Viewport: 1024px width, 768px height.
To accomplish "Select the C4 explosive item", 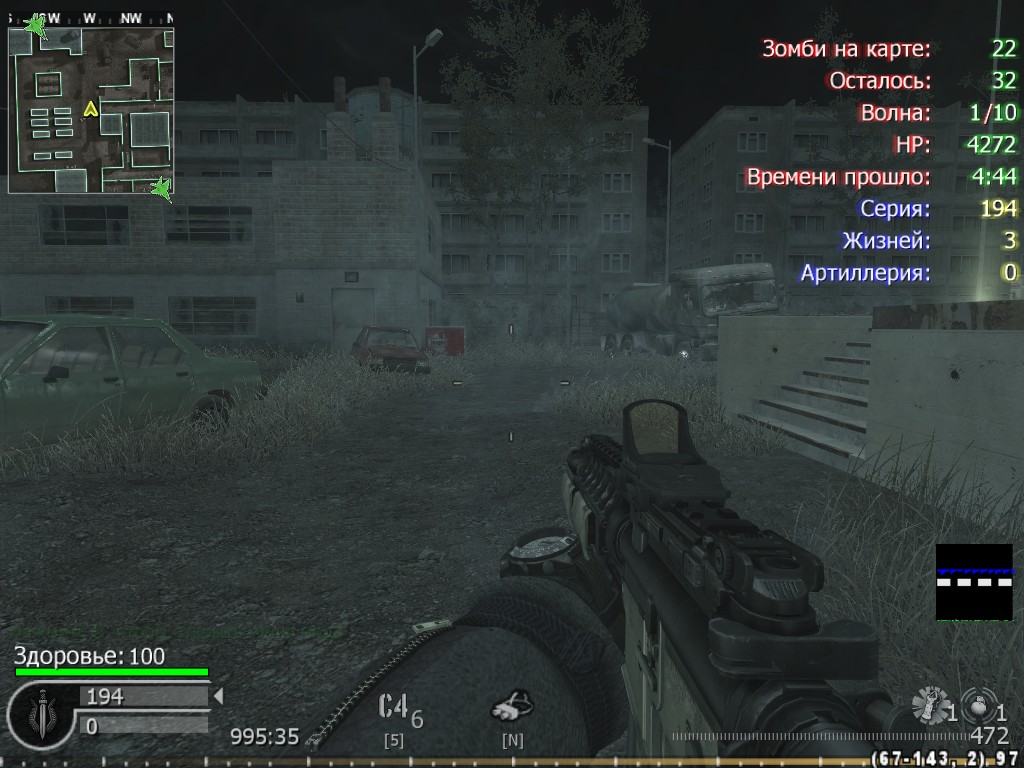I will click(x=394, y=707).
